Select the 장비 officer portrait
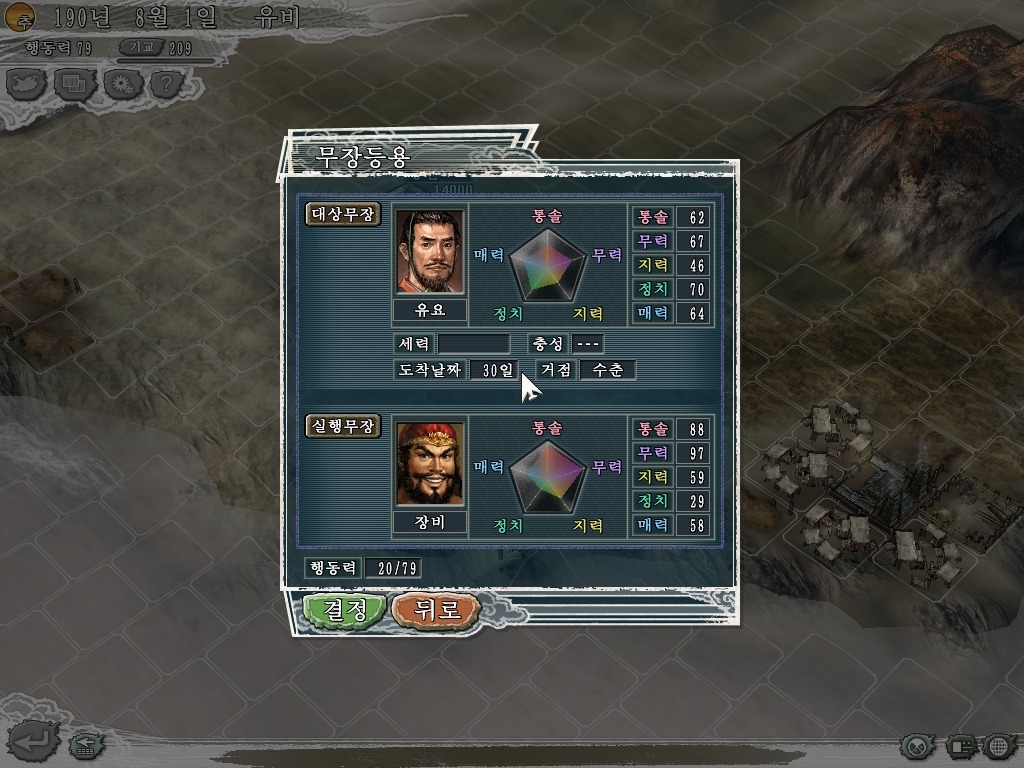Screen dimensions: 1024x768 pyautogui.click(x=429, y=463)
